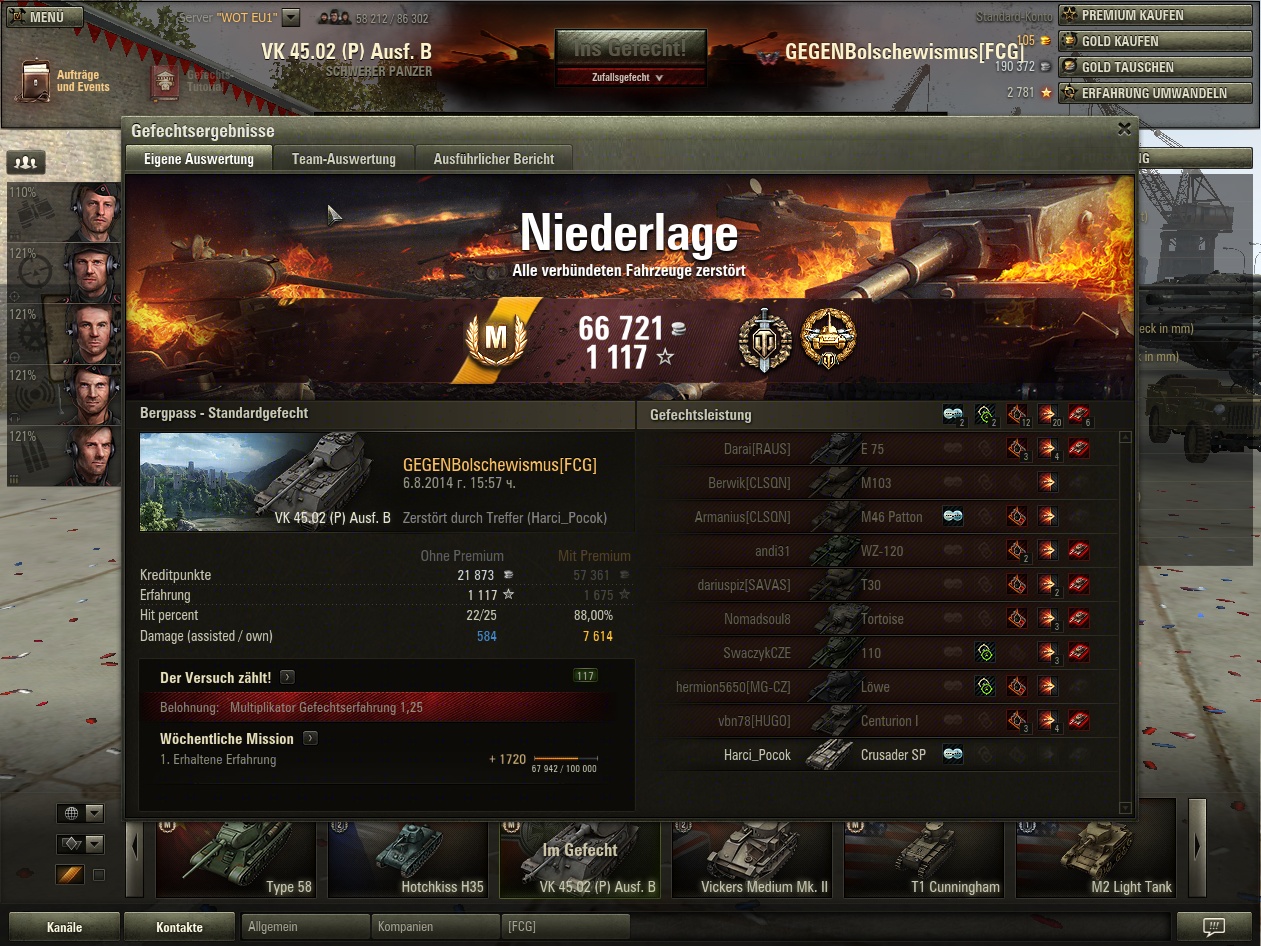Open the Ausführlicher Bericht tab
Screen dimensions: 1261x946
point(493,159)
